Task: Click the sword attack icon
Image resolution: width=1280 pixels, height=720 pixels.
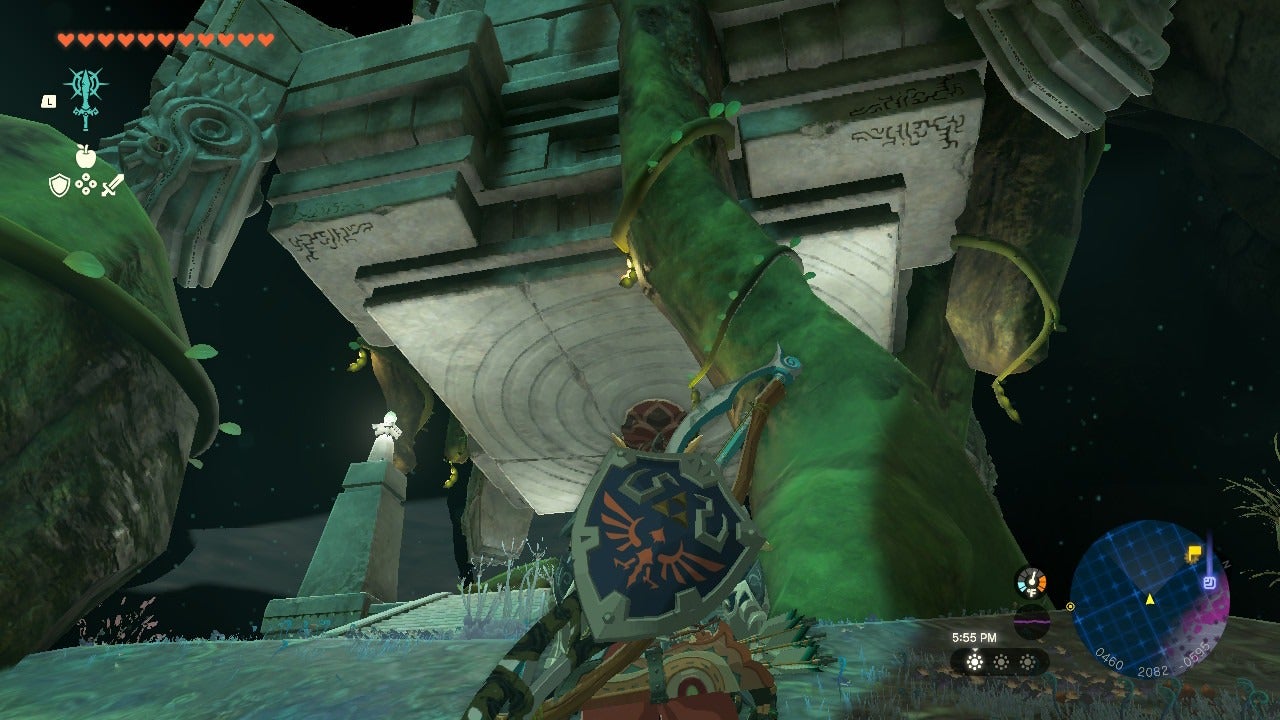Action: [111, 185]
